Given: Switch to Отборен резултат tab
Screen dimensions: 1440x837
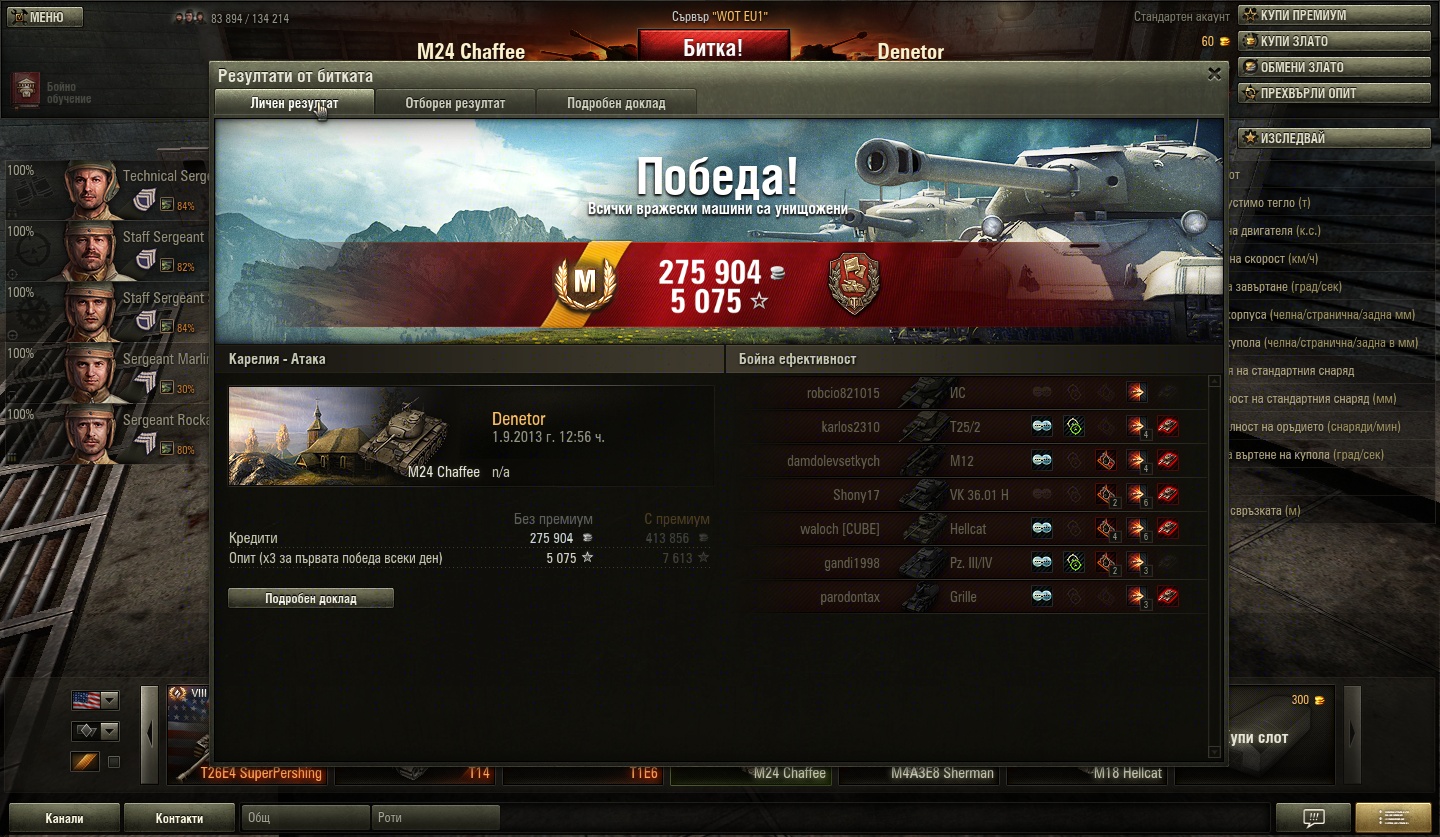Looking at the screenshot, I should [455, 103].
